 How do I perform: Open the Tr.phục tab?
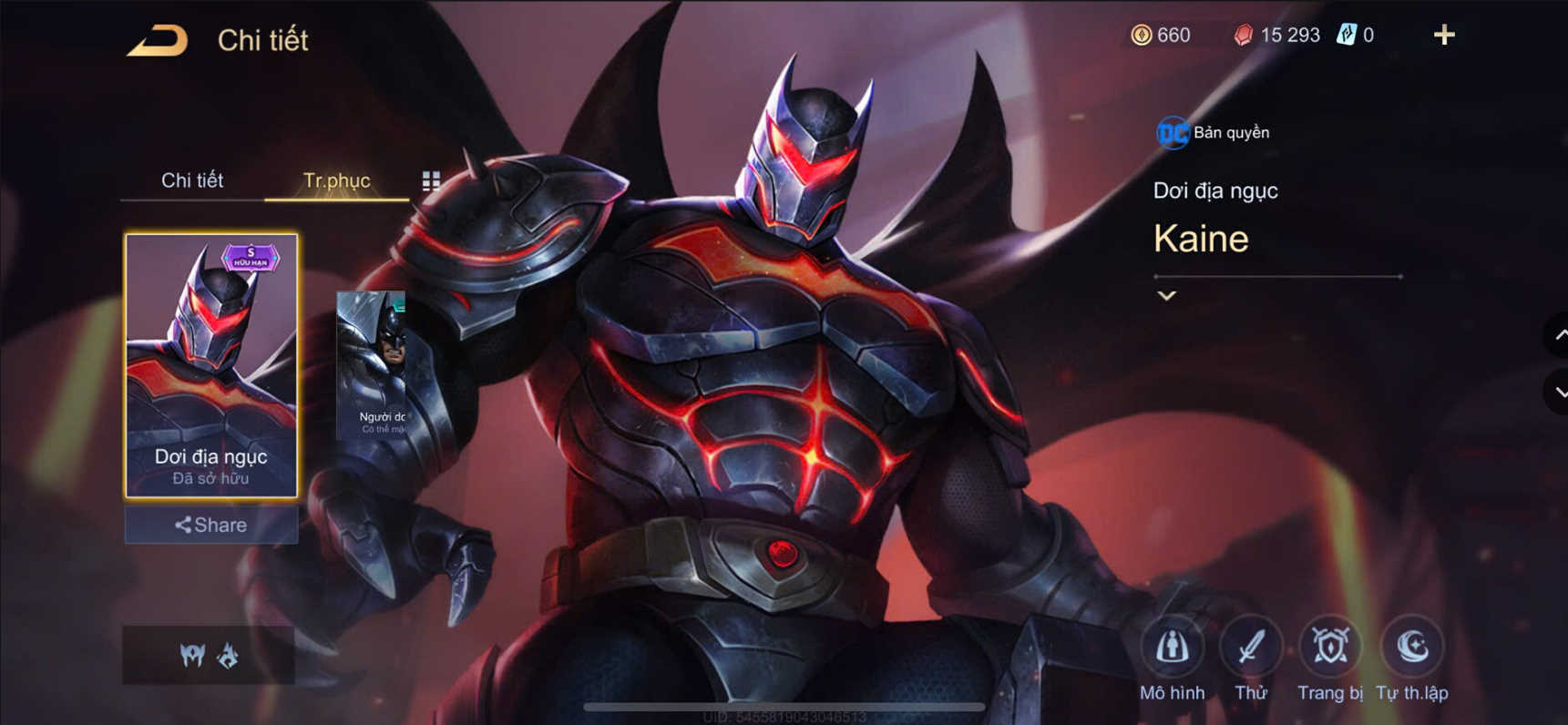point(336,180)
